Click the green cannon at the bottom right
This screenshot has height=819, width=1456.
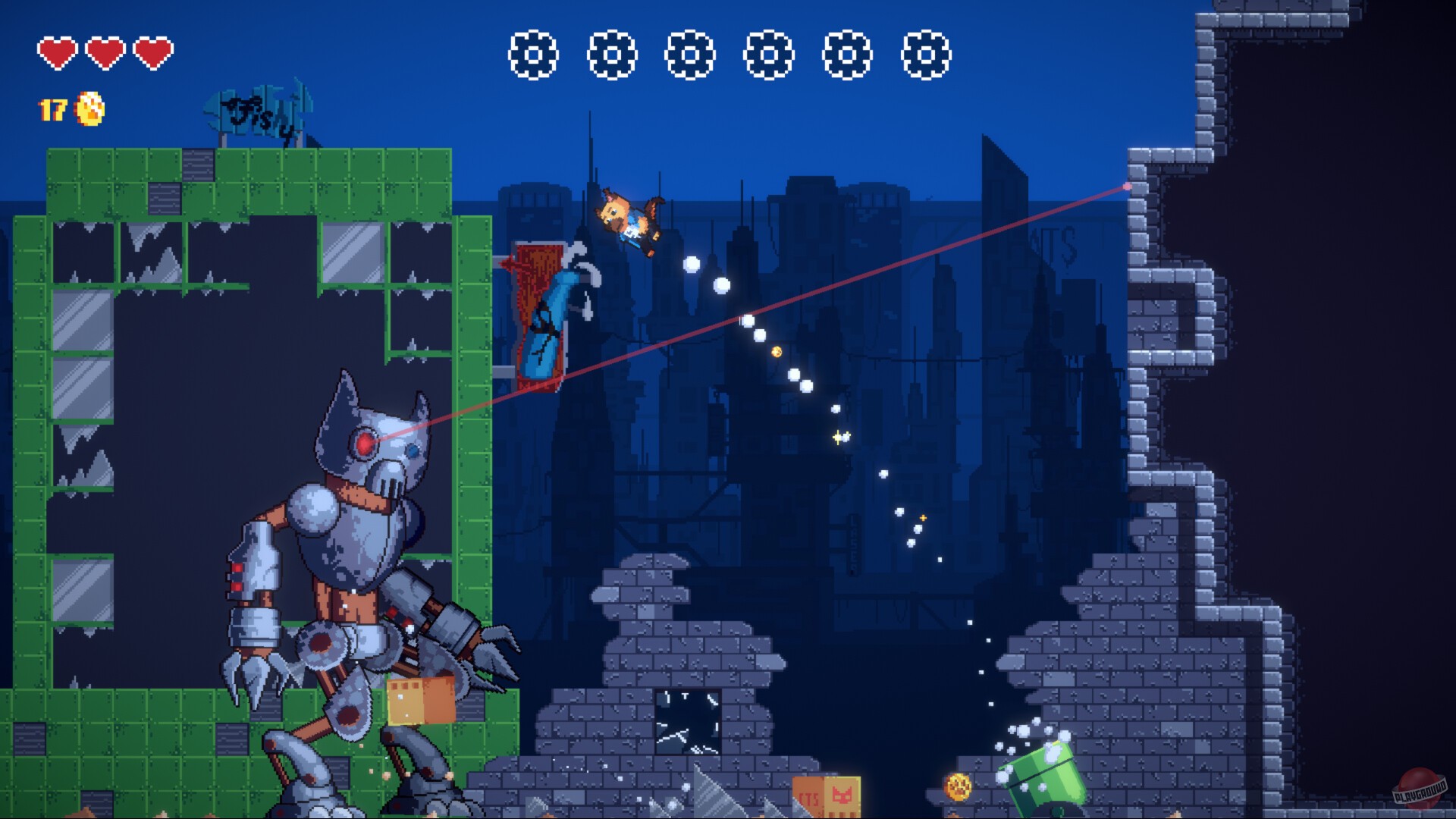[1046, 773]
